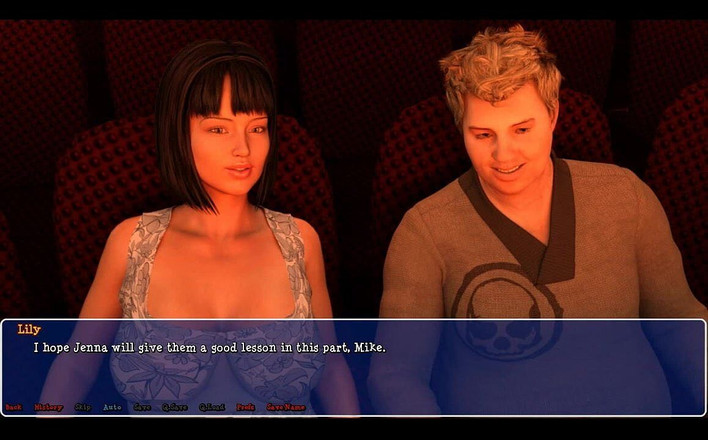Open the dialogue History log

tap(48, 407)
